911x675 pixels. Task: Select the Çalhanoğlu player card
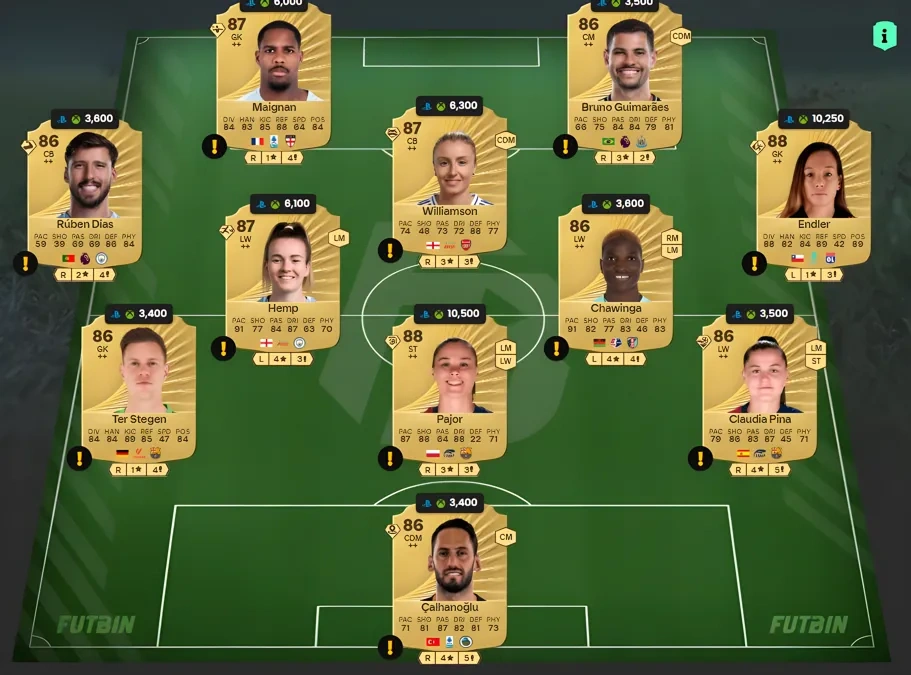click(449, 575)
